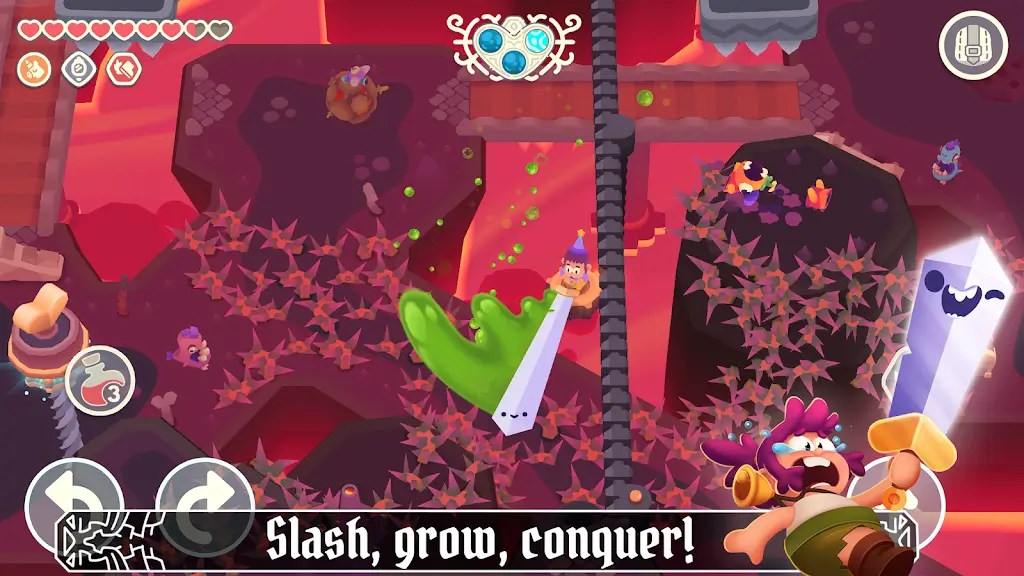Select the grey diamond-shaped status icon
The height and width of the screenshot is (576, 1024).
coord(78,68)
